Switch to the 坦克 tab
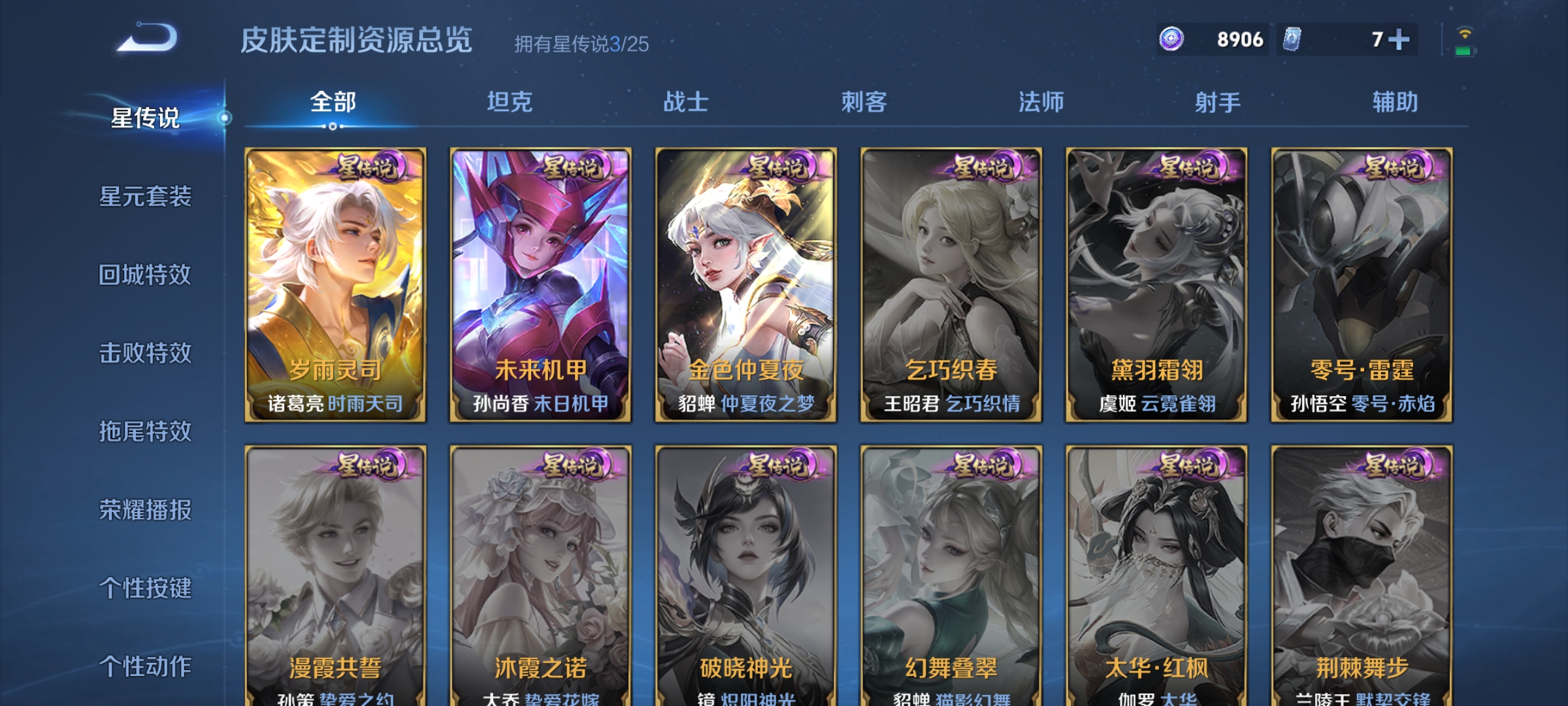The image size is (1568, 706). click(508, 101)
